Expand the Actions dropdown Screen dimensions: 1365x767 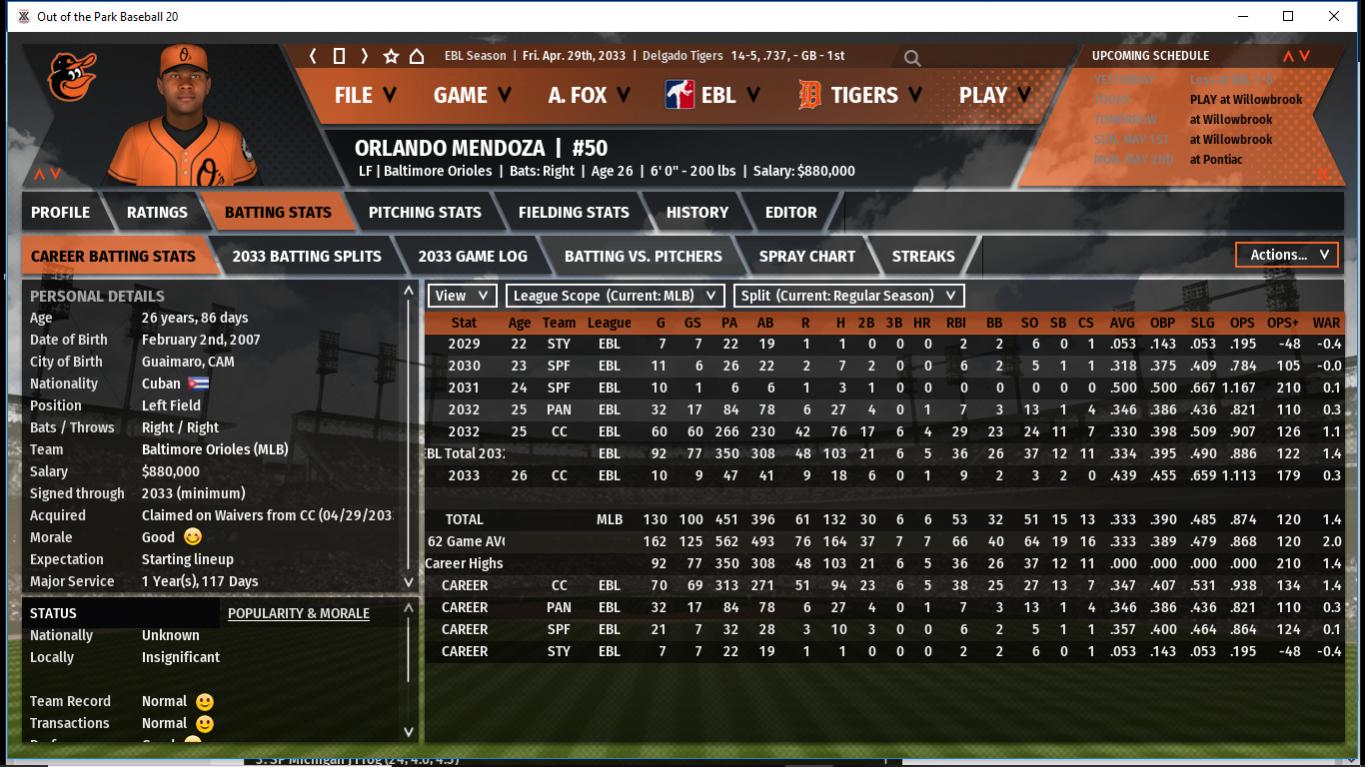(1287, 255)
